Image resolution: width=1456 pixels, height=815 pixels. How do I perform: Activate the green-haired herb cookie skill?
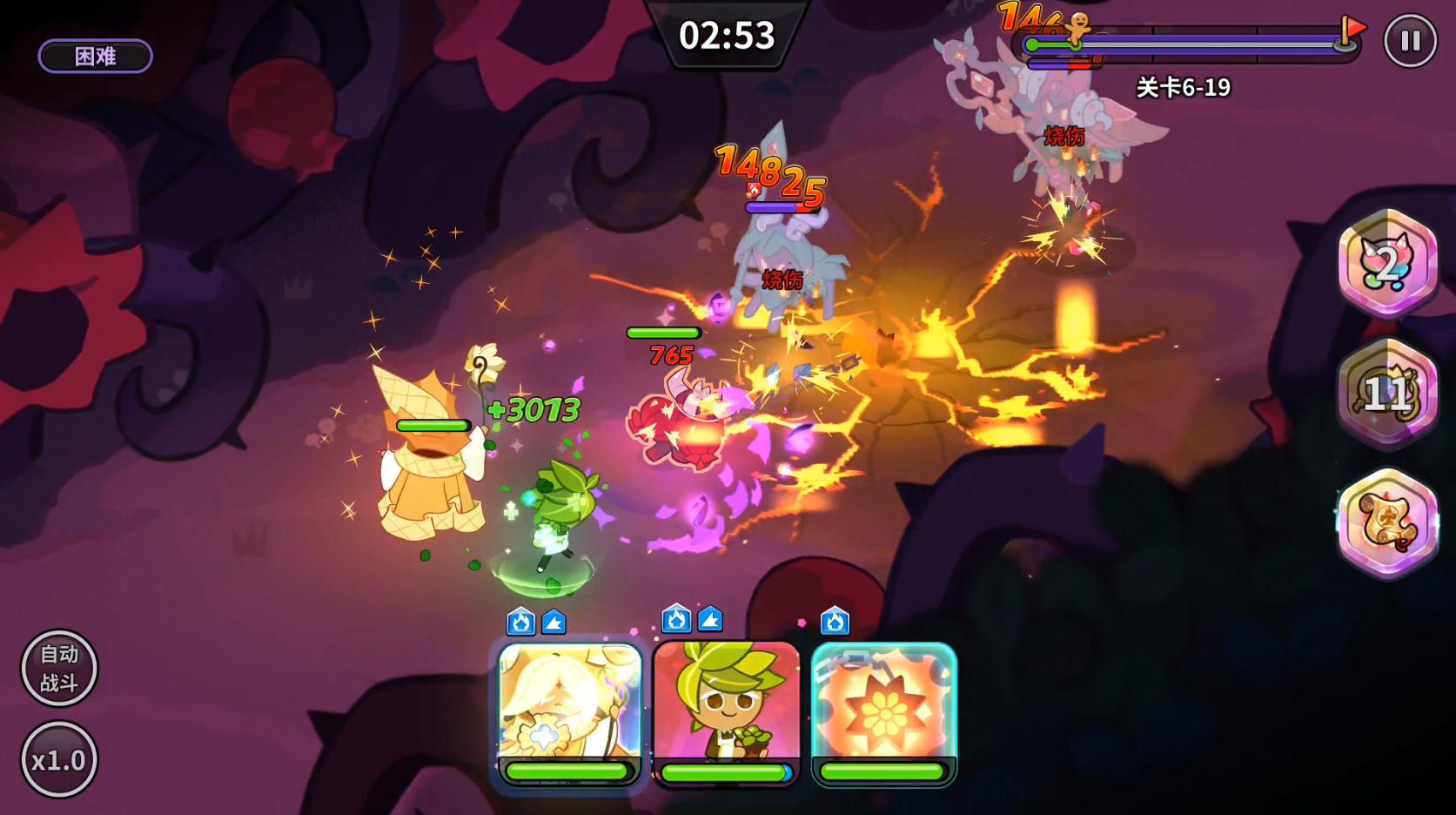[x=726, y=710]
